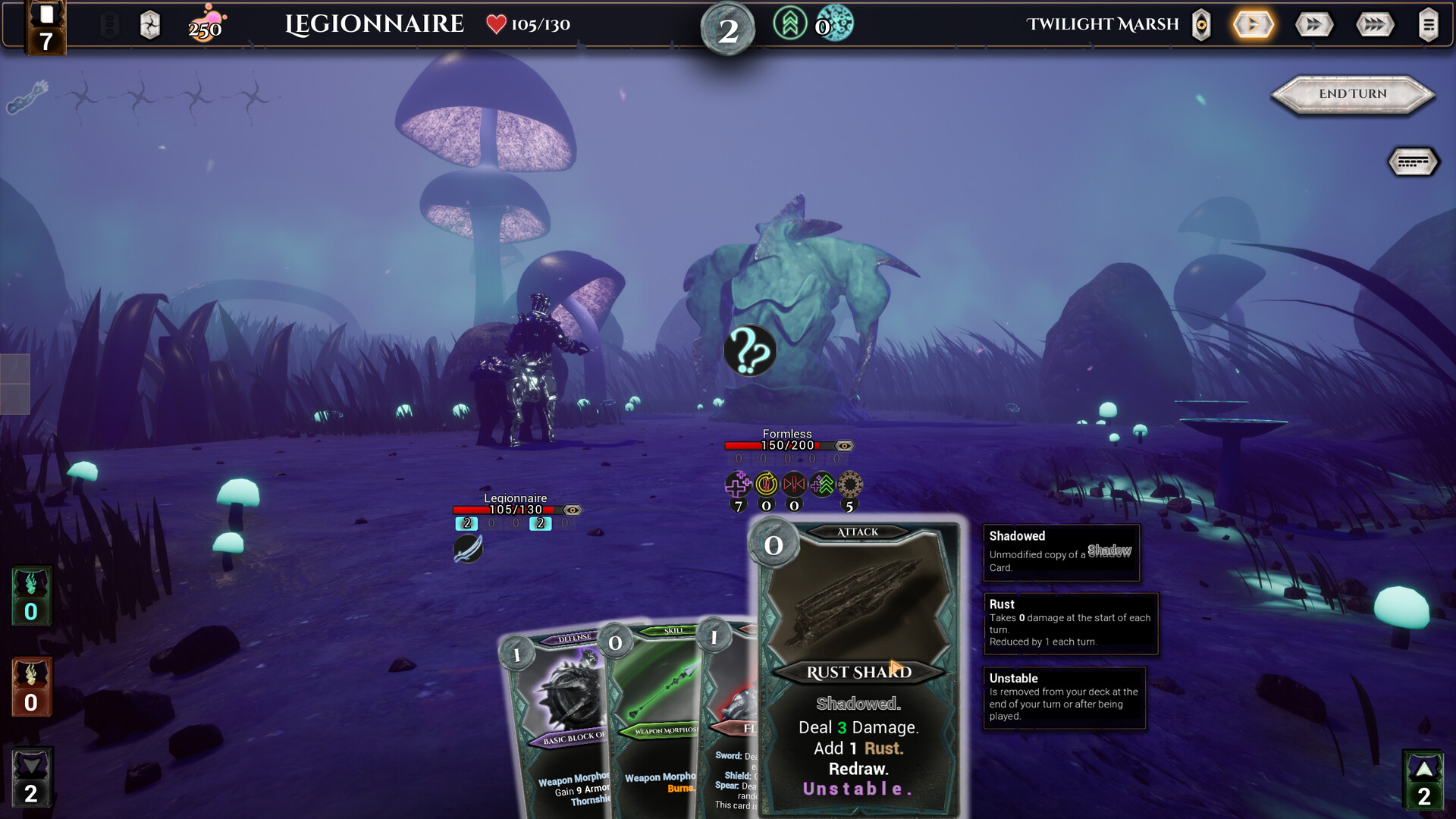Click the question-mark enemy intent bubble
The height and width of the screenshot is (819, 1456).
pyautogui.click(x=750, y=351)
